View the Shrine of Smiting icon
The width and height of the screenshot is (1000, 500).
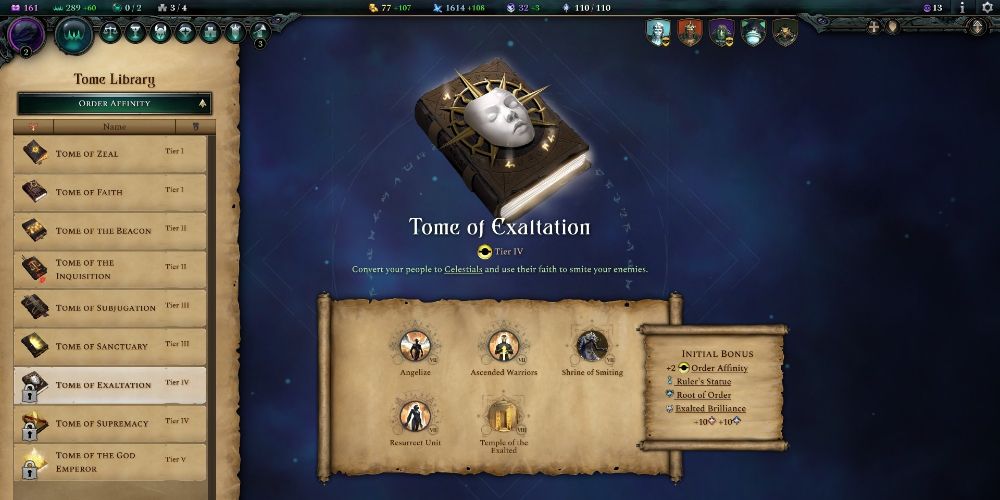590,346
